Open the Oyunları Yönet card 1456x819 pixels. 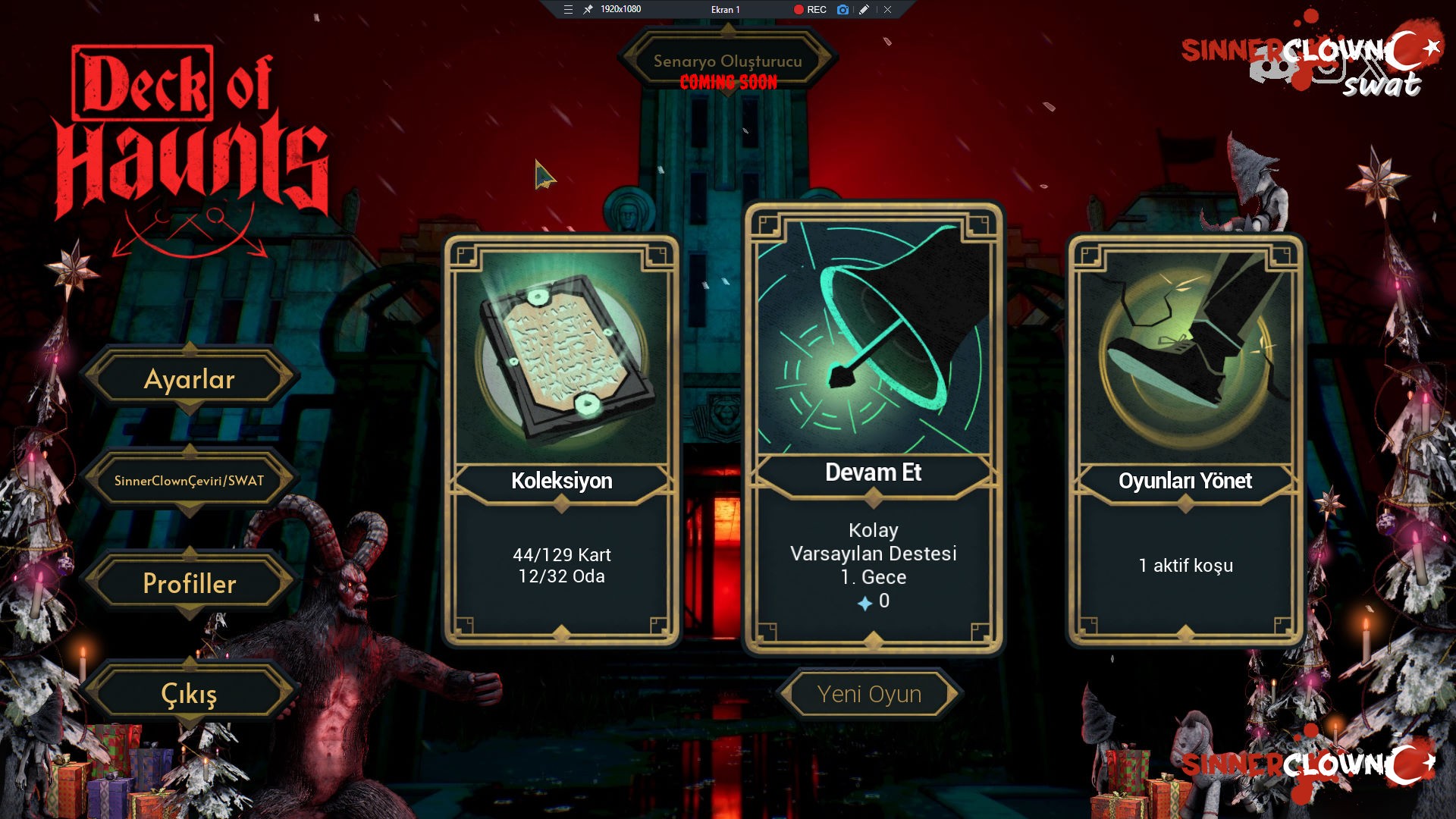point(1185,440)
